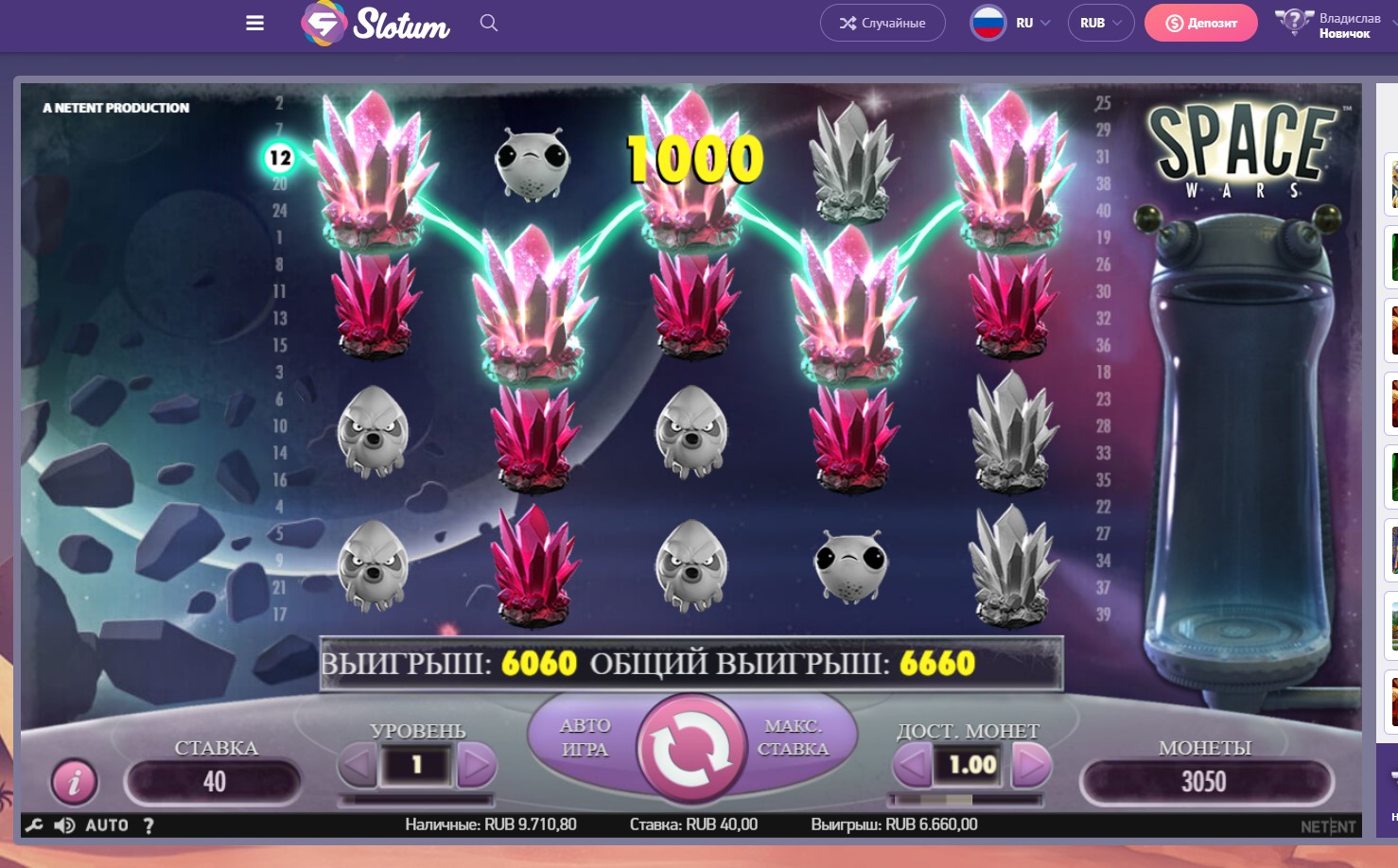The width and height of the screenshot is (1398, 868).
Task: Set the max bet with МАКС. СТАВКА
Action: [793, 738]
